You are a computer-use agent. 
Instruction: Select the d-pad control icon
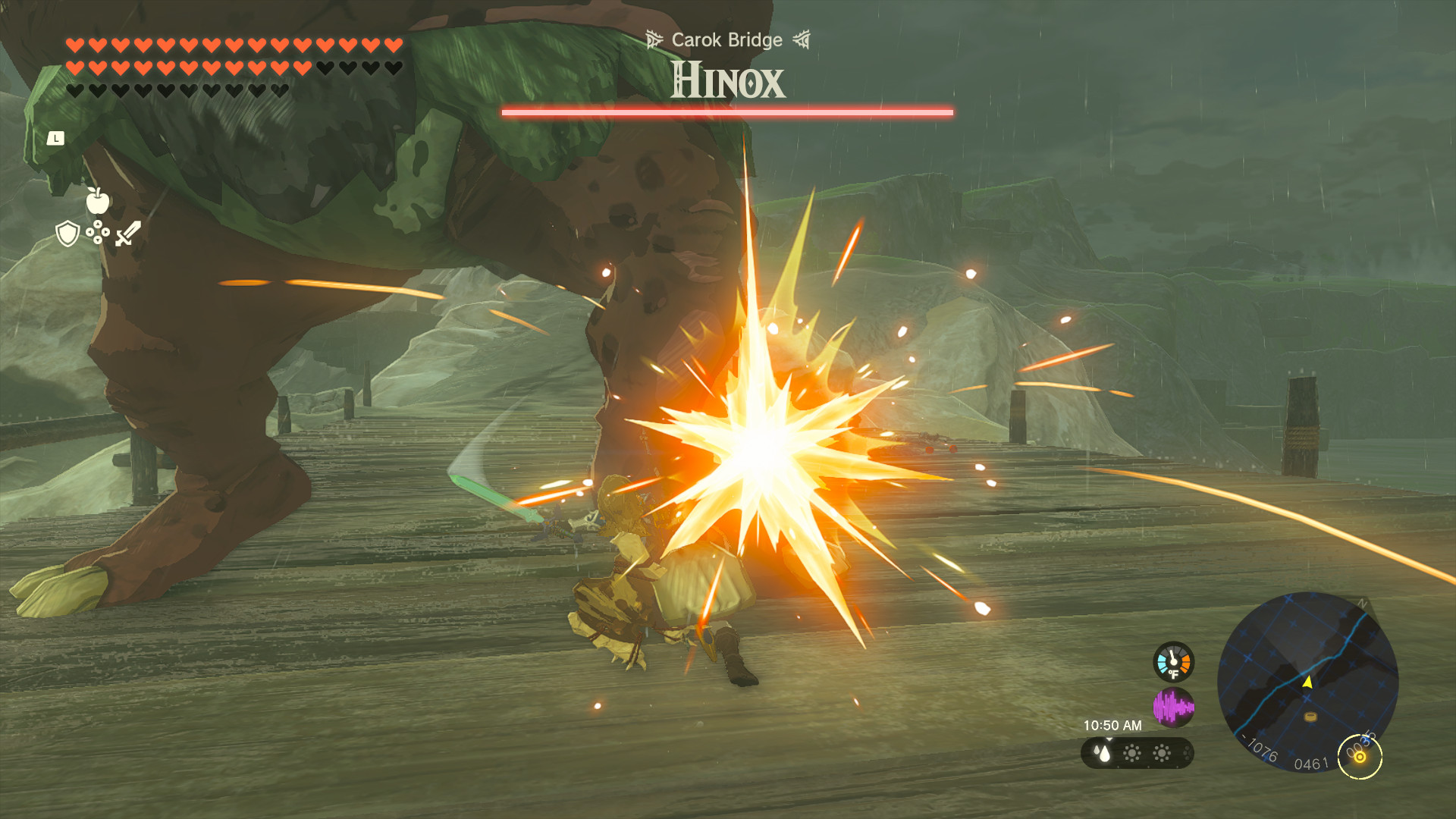pyautogui.click(x=98, y=232)
